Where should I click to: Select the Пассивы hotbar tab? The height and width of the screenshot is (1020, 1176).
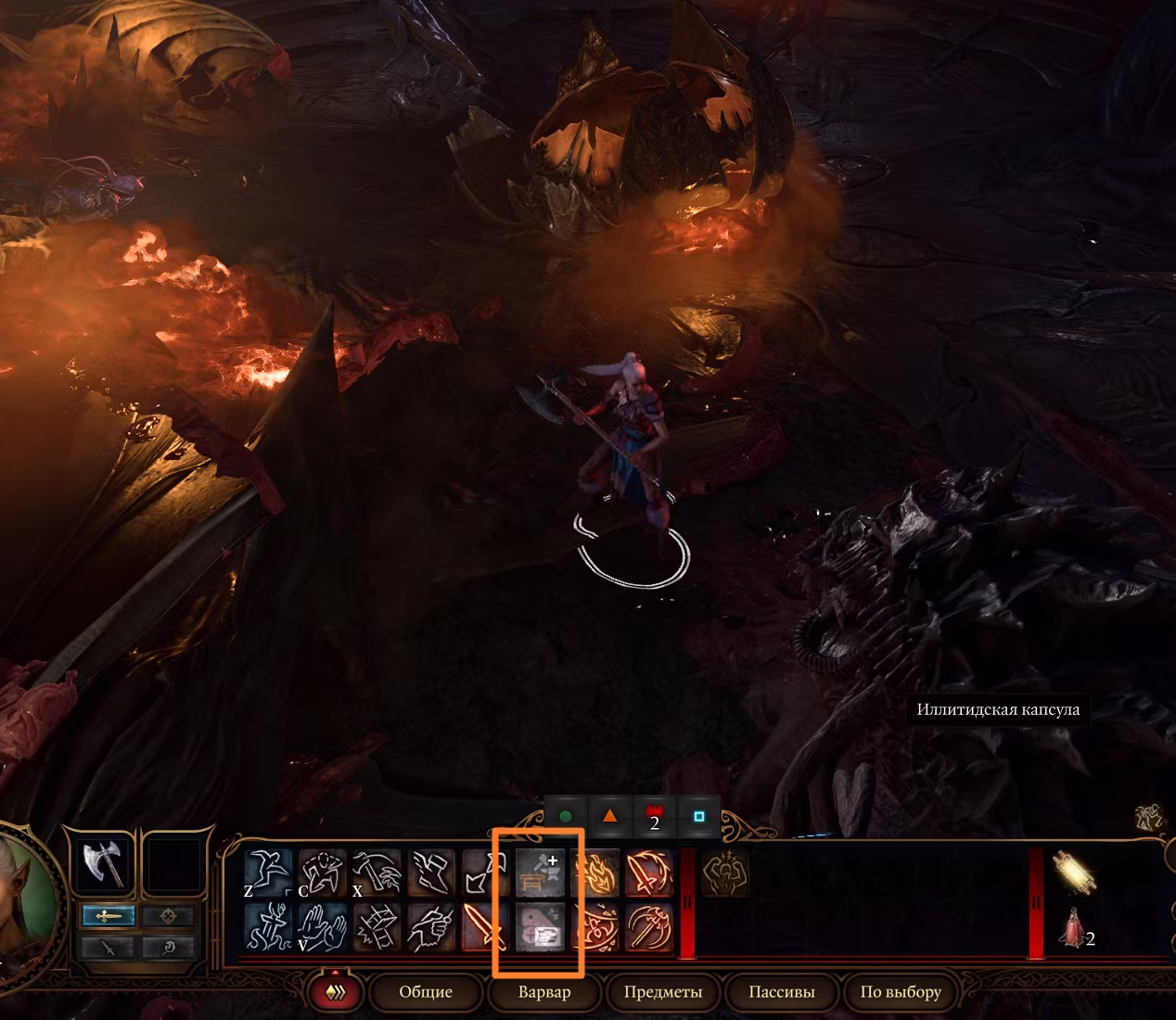coord(781,992)
